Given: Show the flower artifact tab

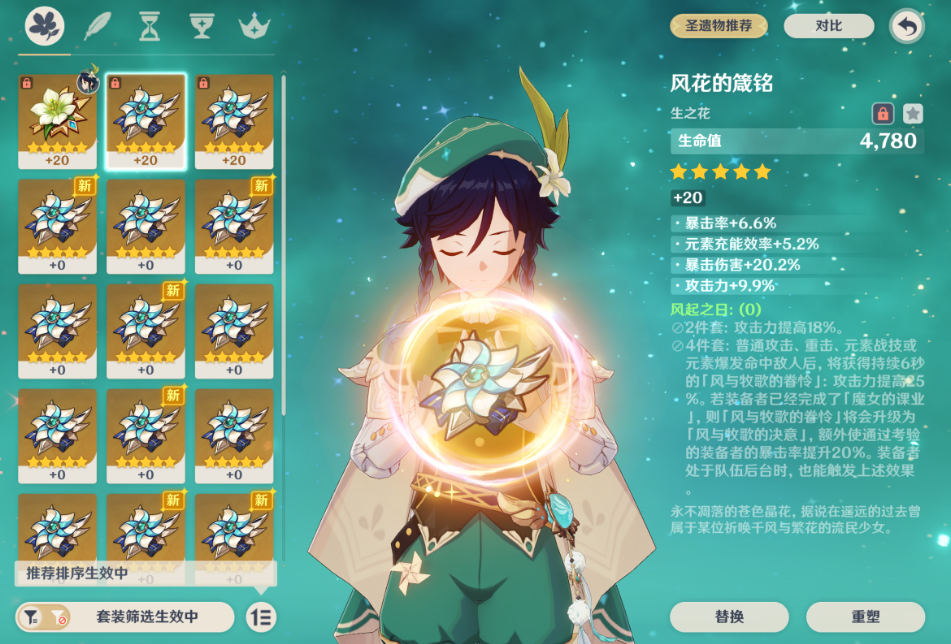Looking at the screenshot, I should coord(45,25).
